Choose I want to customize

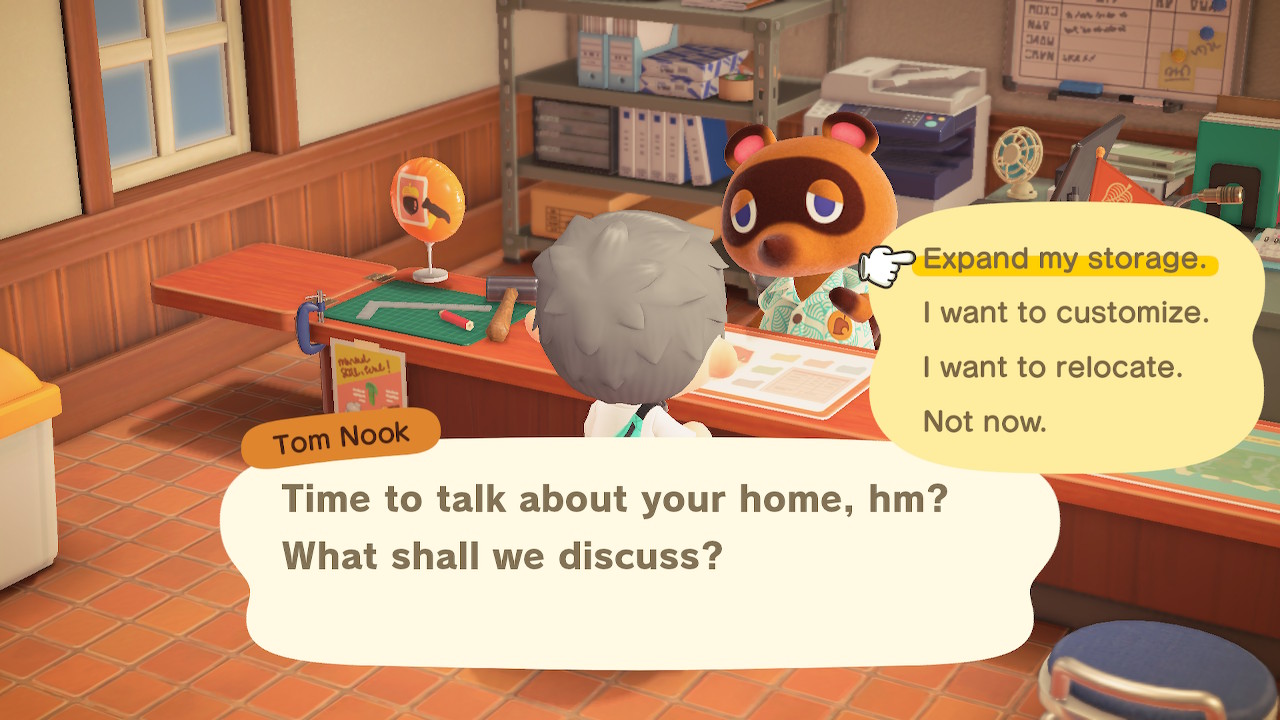tap(1067, 312)
